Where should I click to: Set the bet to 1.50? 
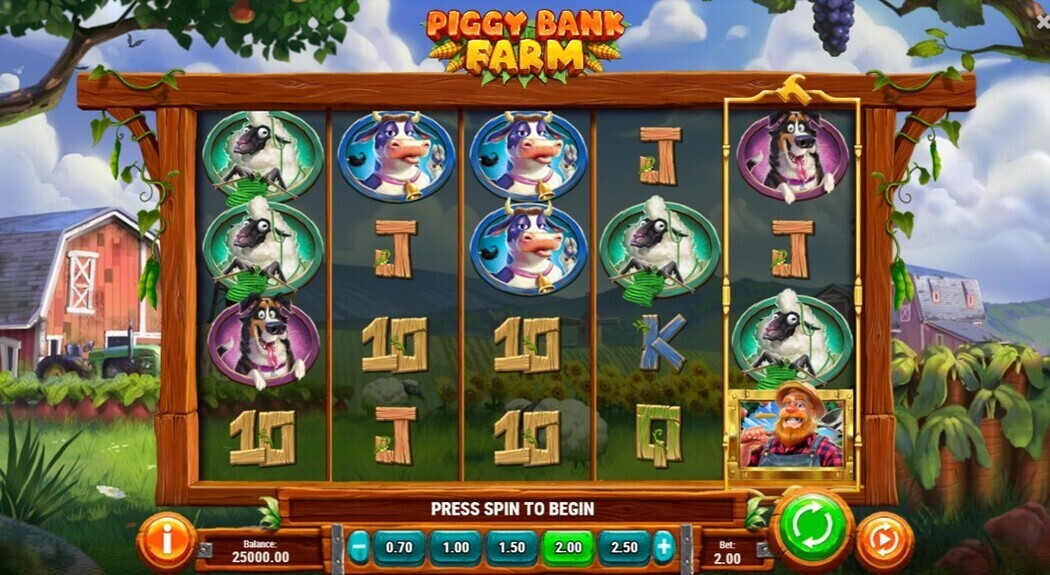point(511,548)
